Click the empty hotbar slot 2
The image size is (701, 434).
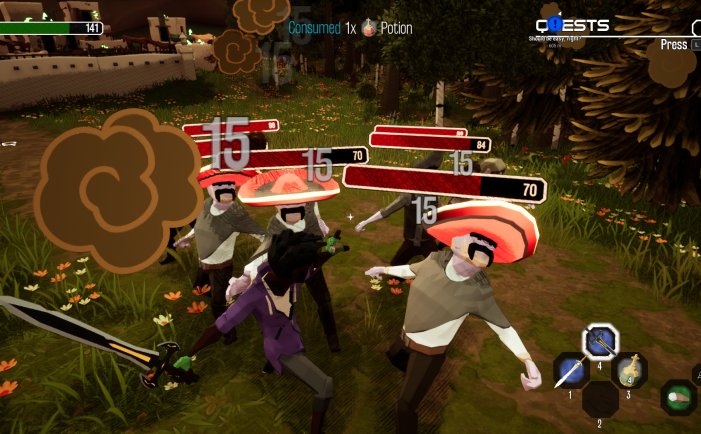click(x=600, y=398)
